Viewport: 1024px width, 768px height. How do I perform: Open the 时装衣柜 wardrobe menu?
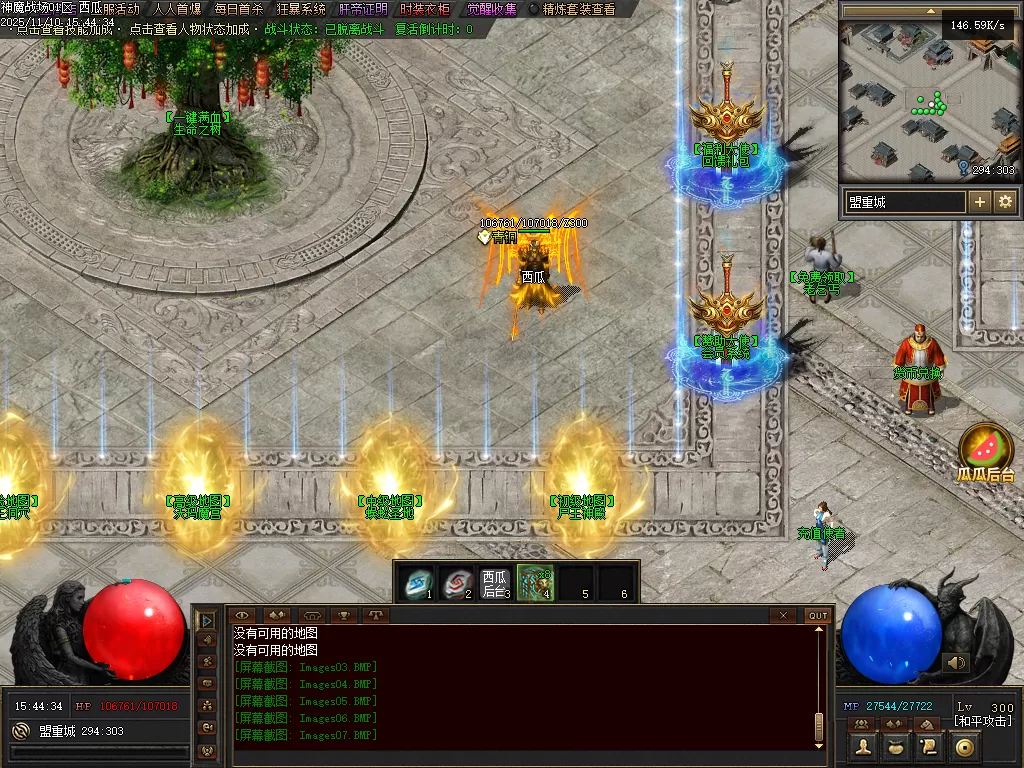[425, 9]
